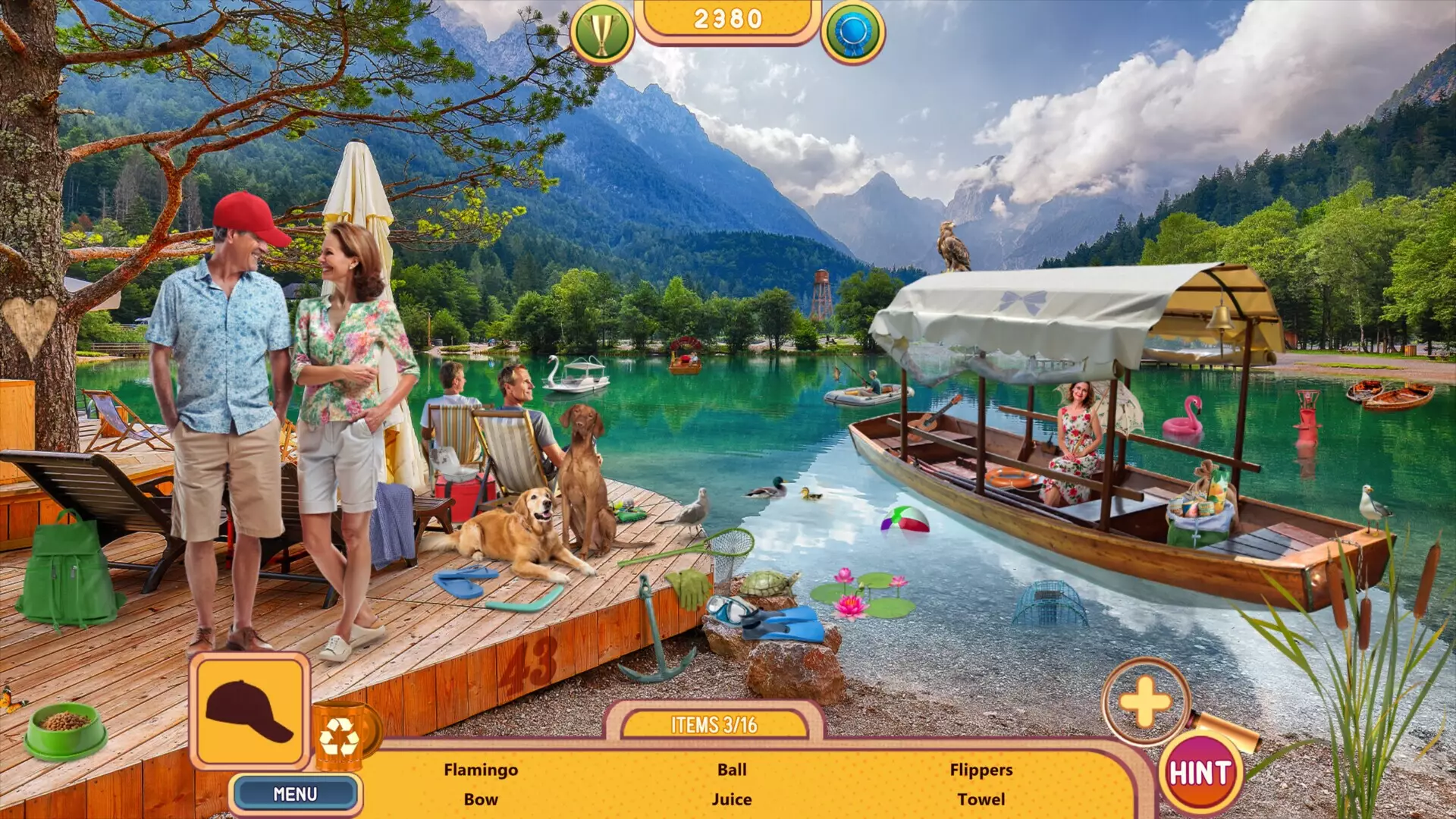The width and height of the screenshot is (1456, 819).
Task: Select Flippers from the word list
Action: (x=983, y=769)
